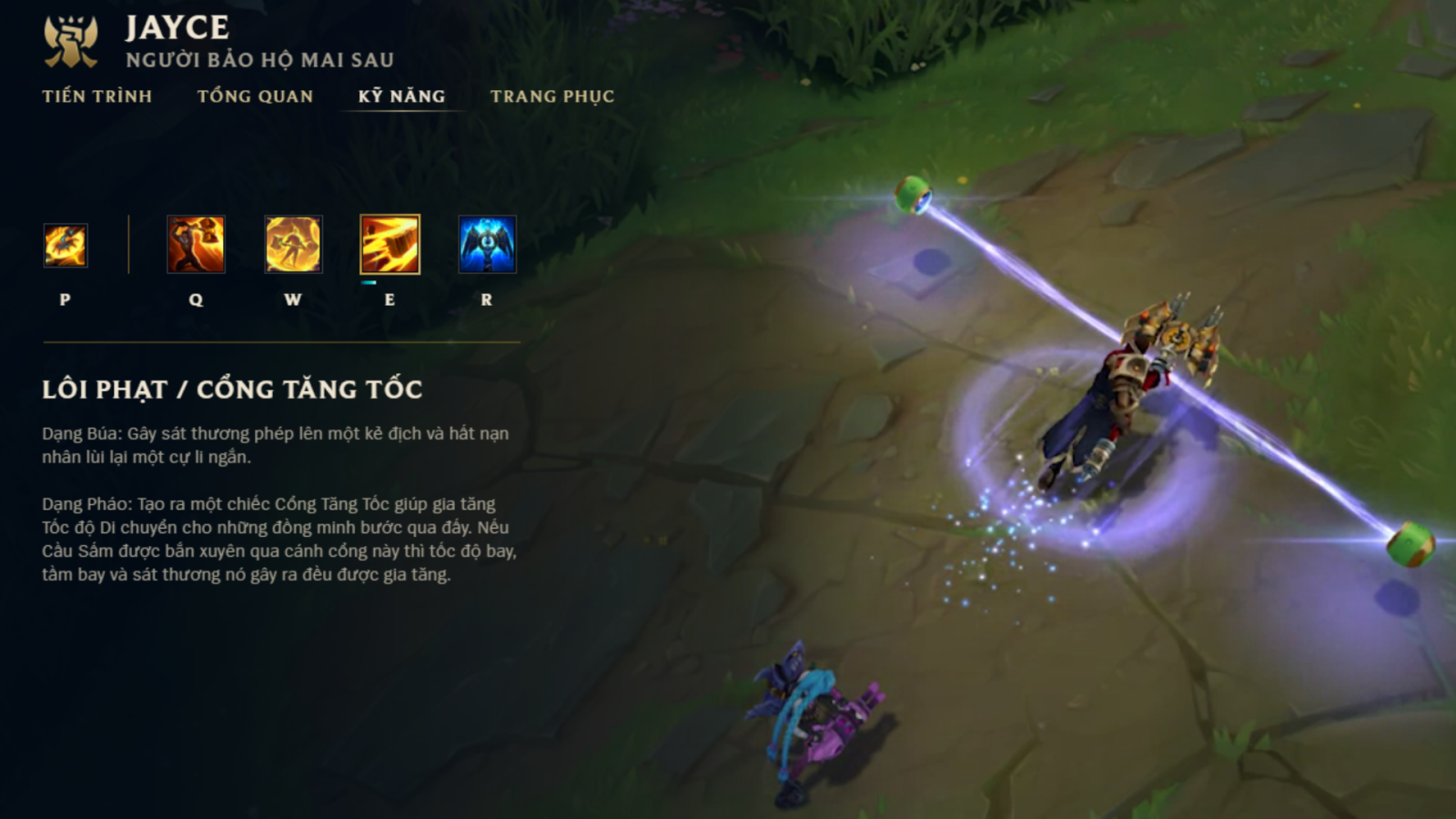View the W ability icon
This screenshot has width=1456, height=819.
(293, 245)
